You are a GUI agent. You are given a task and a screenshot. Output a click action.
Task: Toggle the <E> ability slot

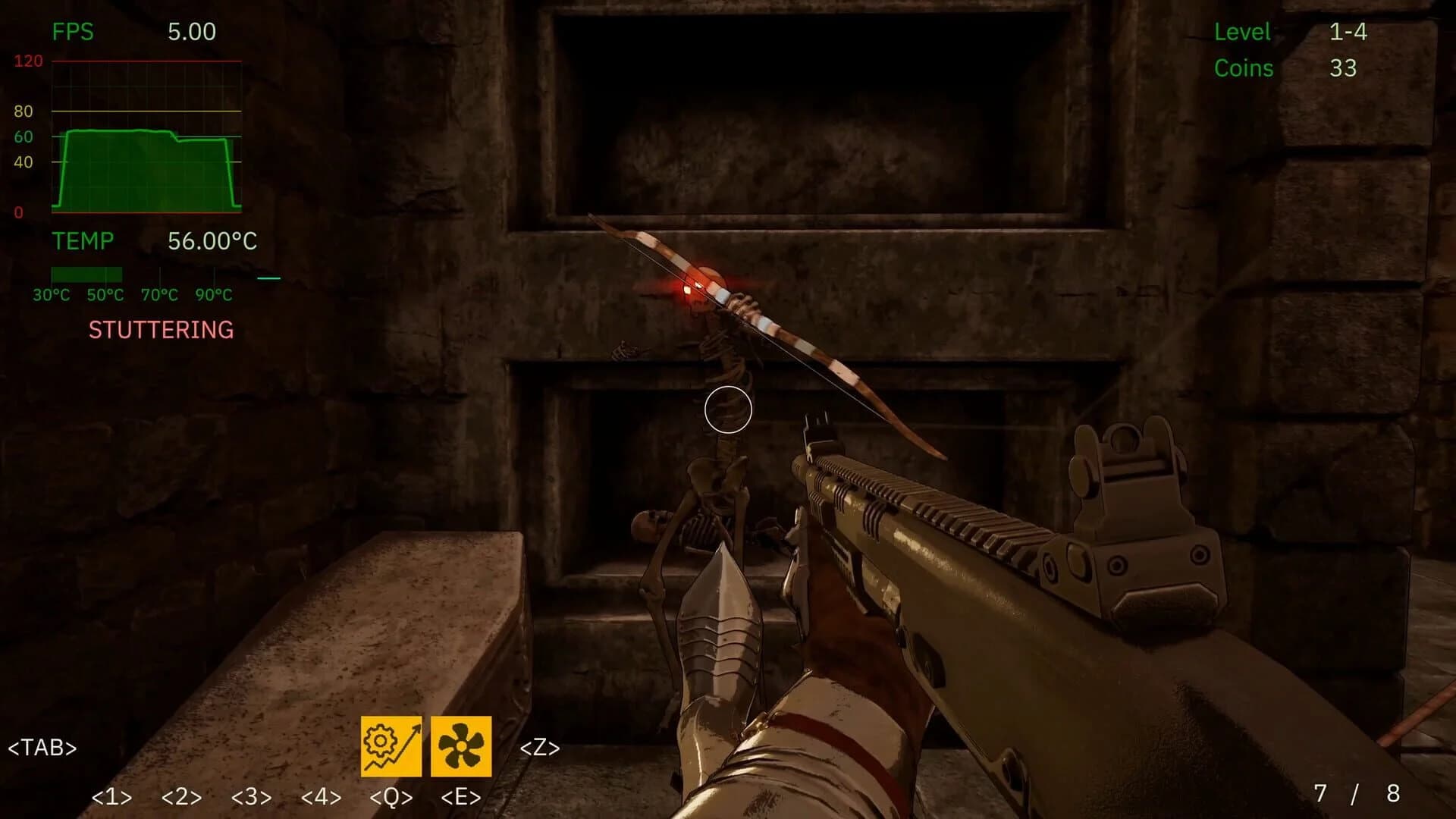[460, 797]
